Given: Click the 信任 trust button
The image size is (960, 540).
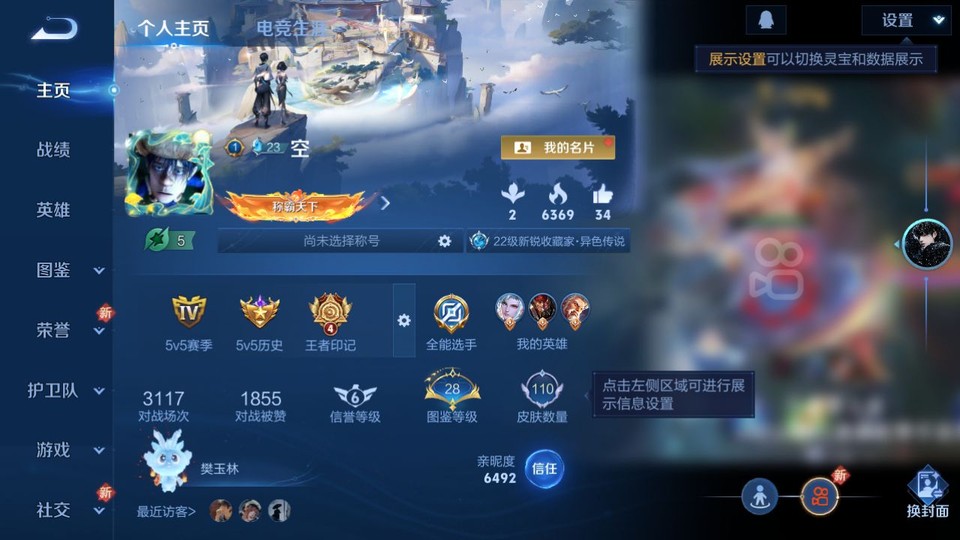Looking at the screenshot, I should (x=544, y=468).
